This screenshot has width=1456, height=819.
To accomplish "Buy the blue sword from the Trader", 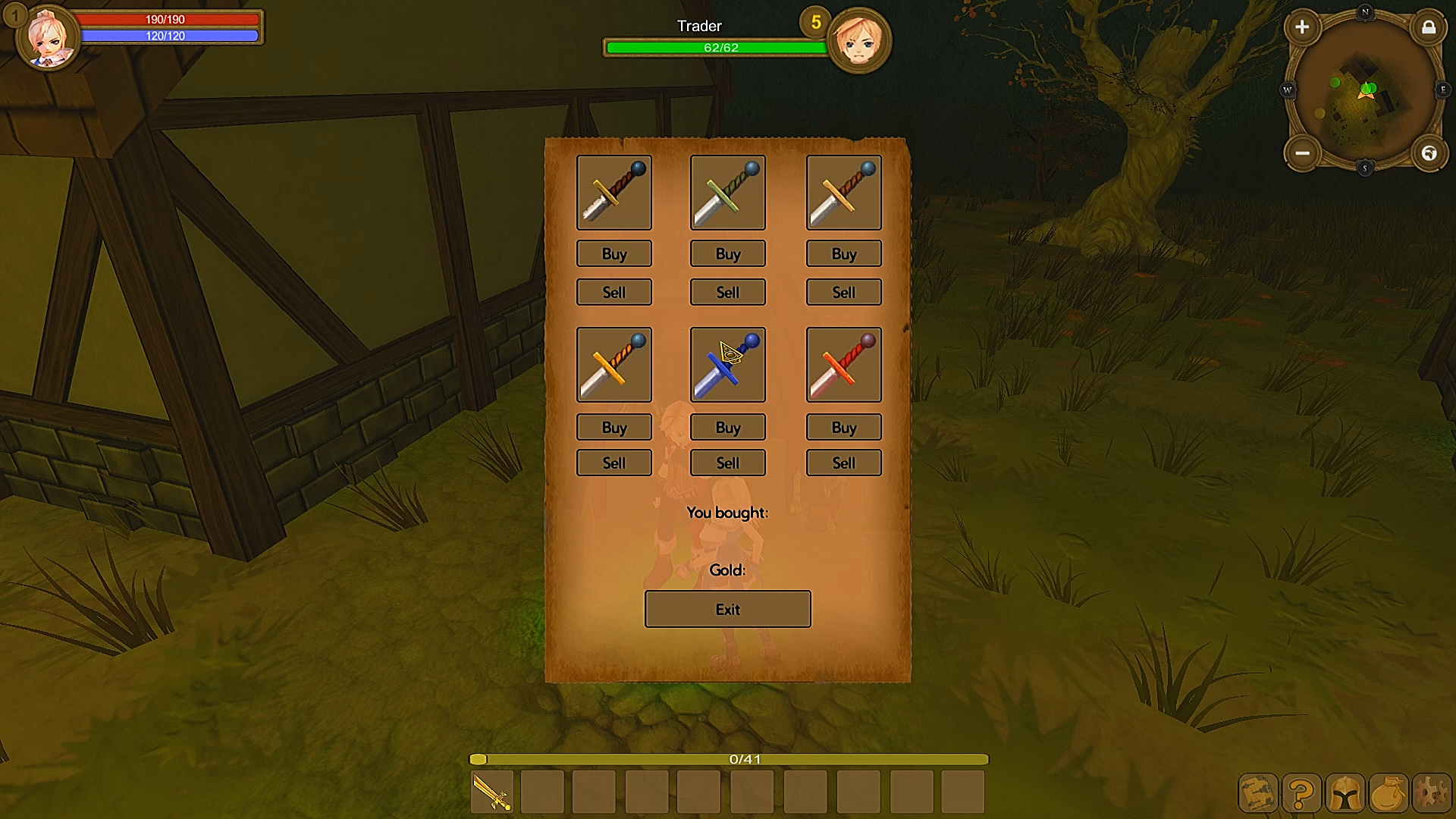I will tap(727, 427).
